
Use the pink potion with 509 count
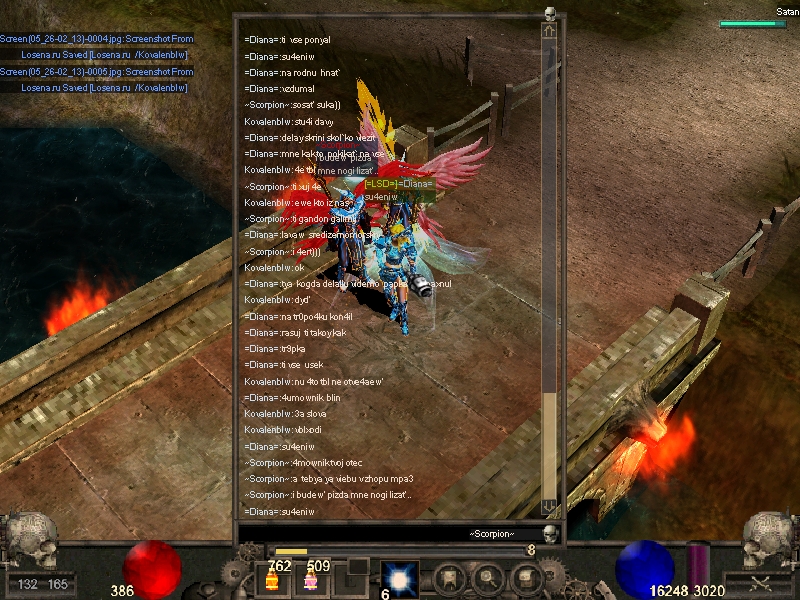(310, 581)
